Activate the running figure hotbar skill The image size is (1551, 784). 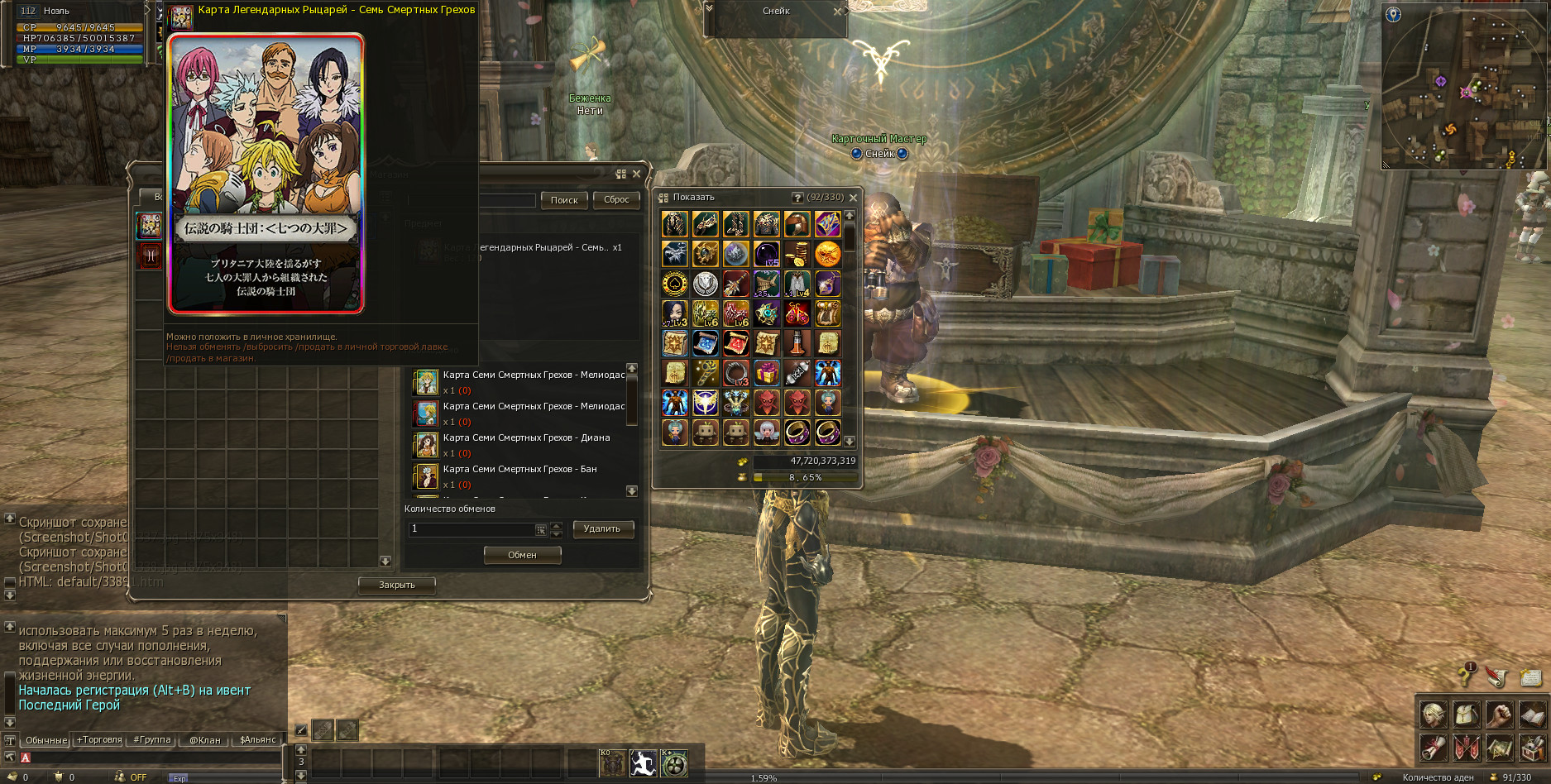pyautogui.click(x=643, y=763)
